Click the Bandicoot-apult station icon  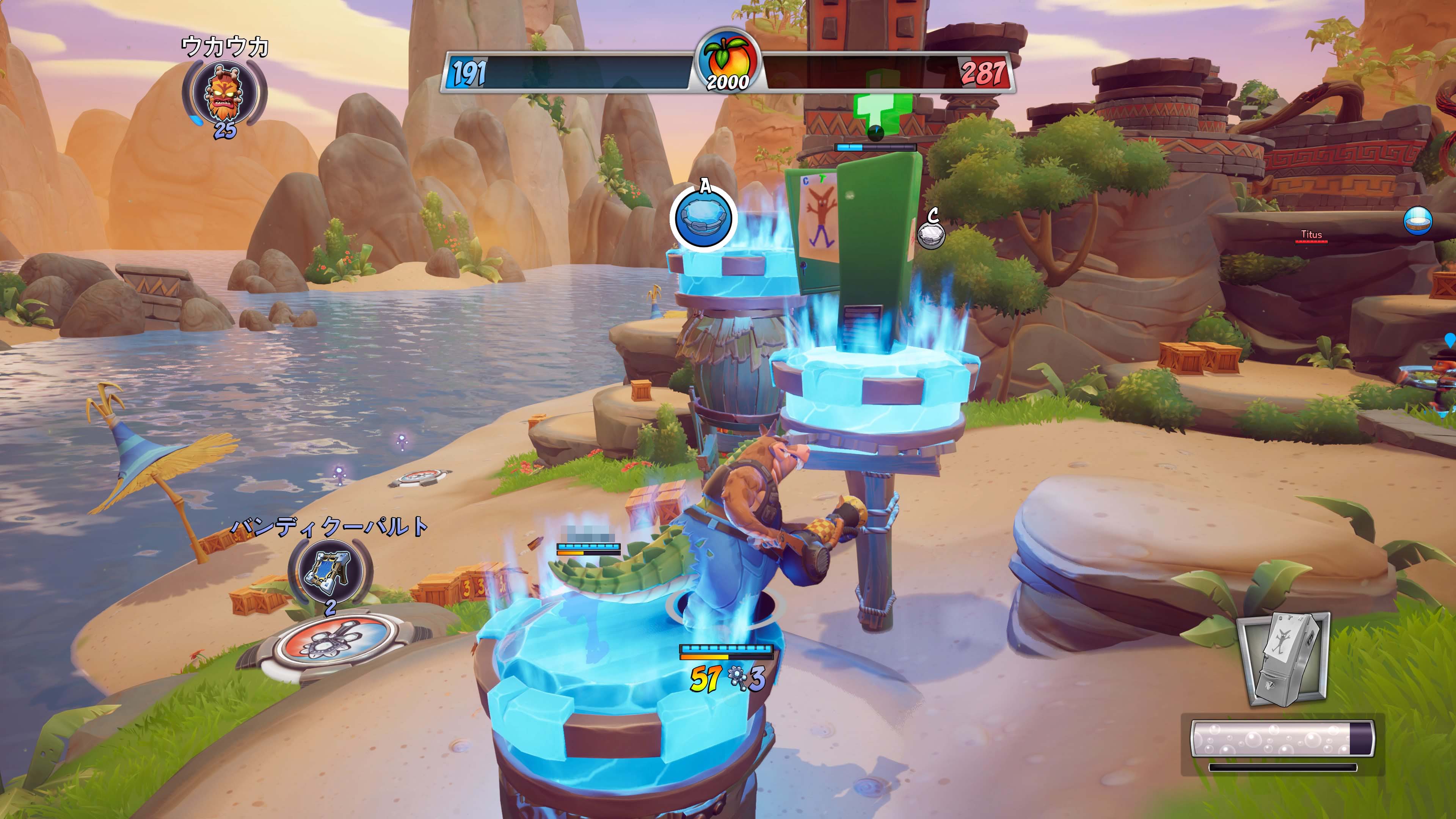[330, 571]
